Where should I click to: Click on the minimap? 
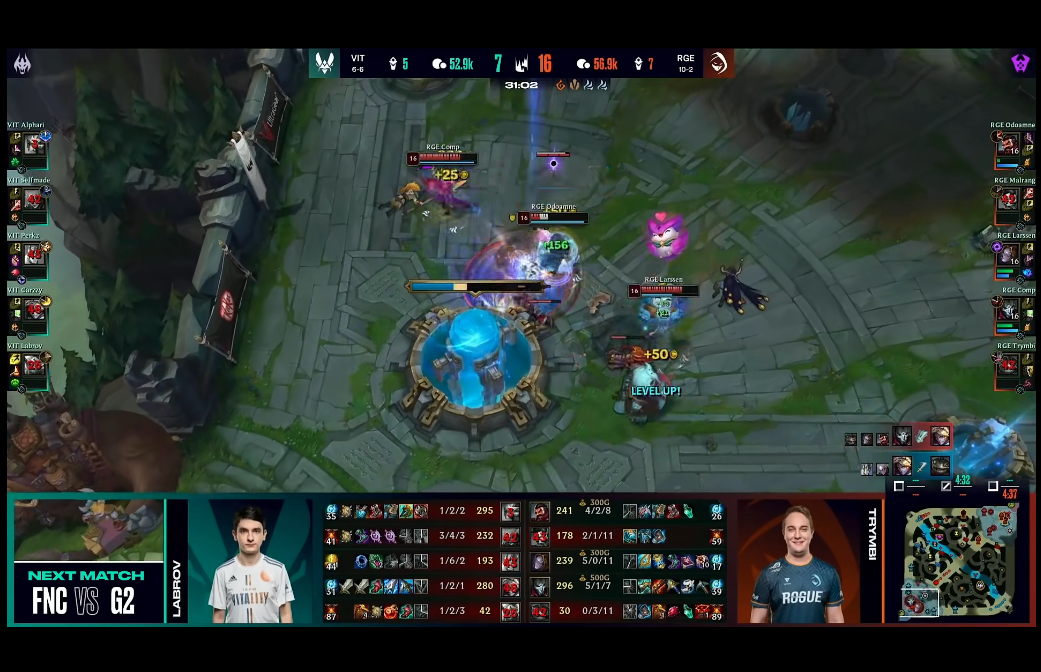click(961, 561)
